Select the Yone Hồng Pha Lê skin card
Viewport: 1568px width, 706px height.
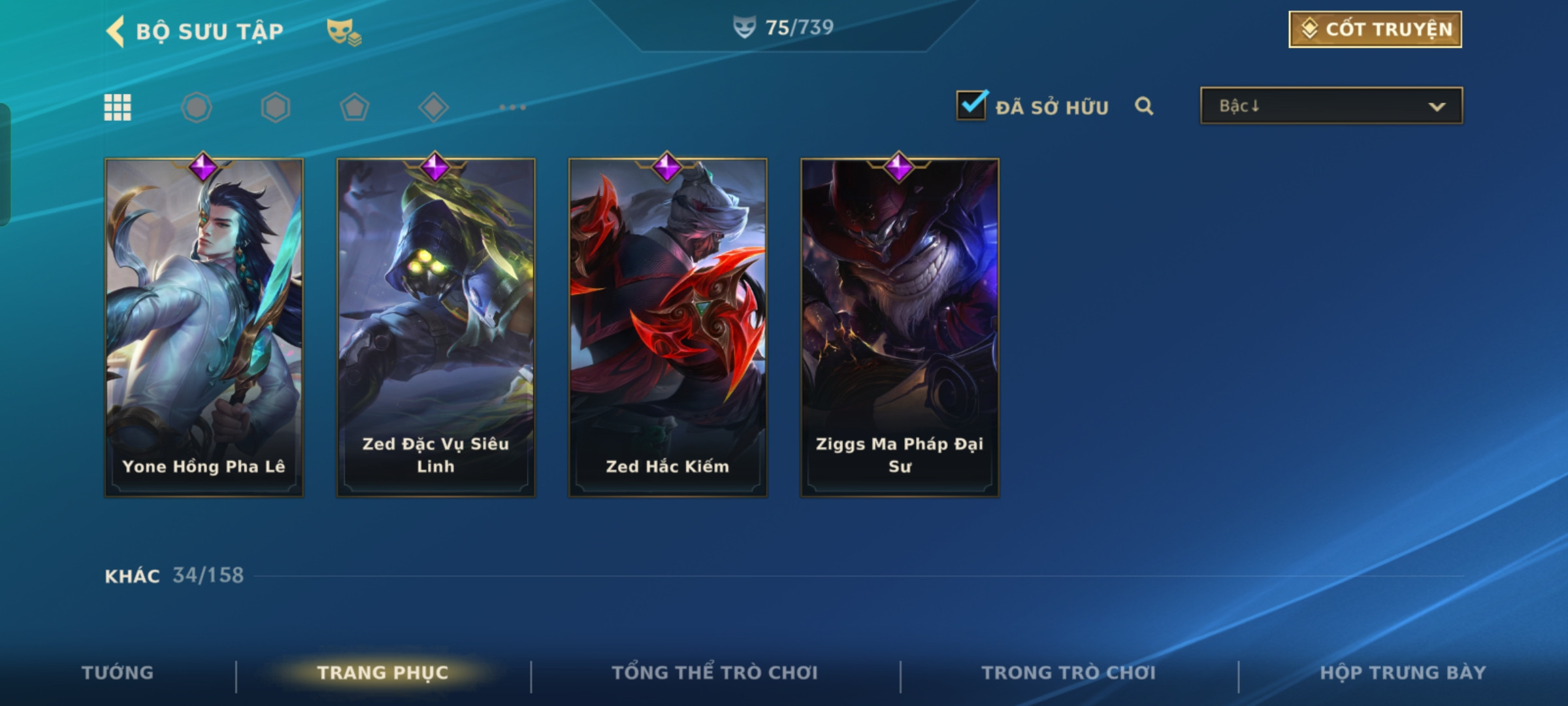(204, 327)
